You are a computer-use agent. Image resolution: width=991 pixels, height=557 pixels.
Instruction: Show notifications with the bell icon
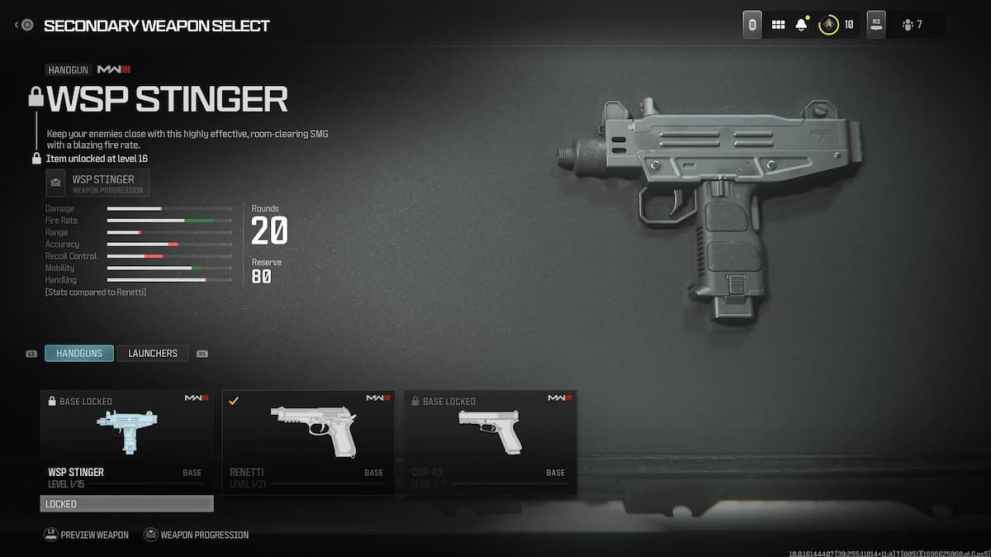pos(801,25)
